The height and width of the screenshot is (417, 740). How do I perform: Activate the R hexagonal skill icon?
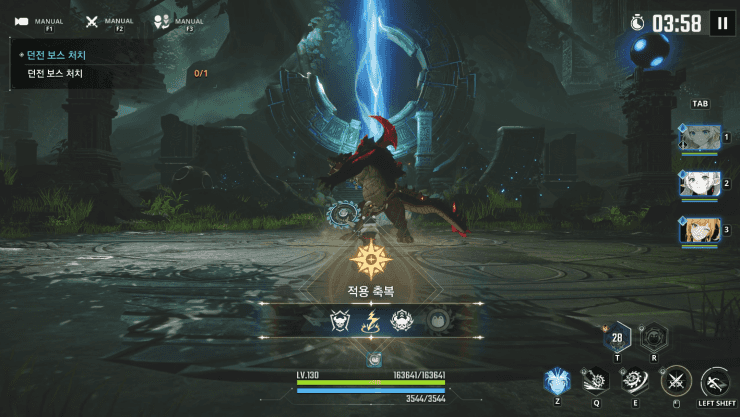coord(654,336)
